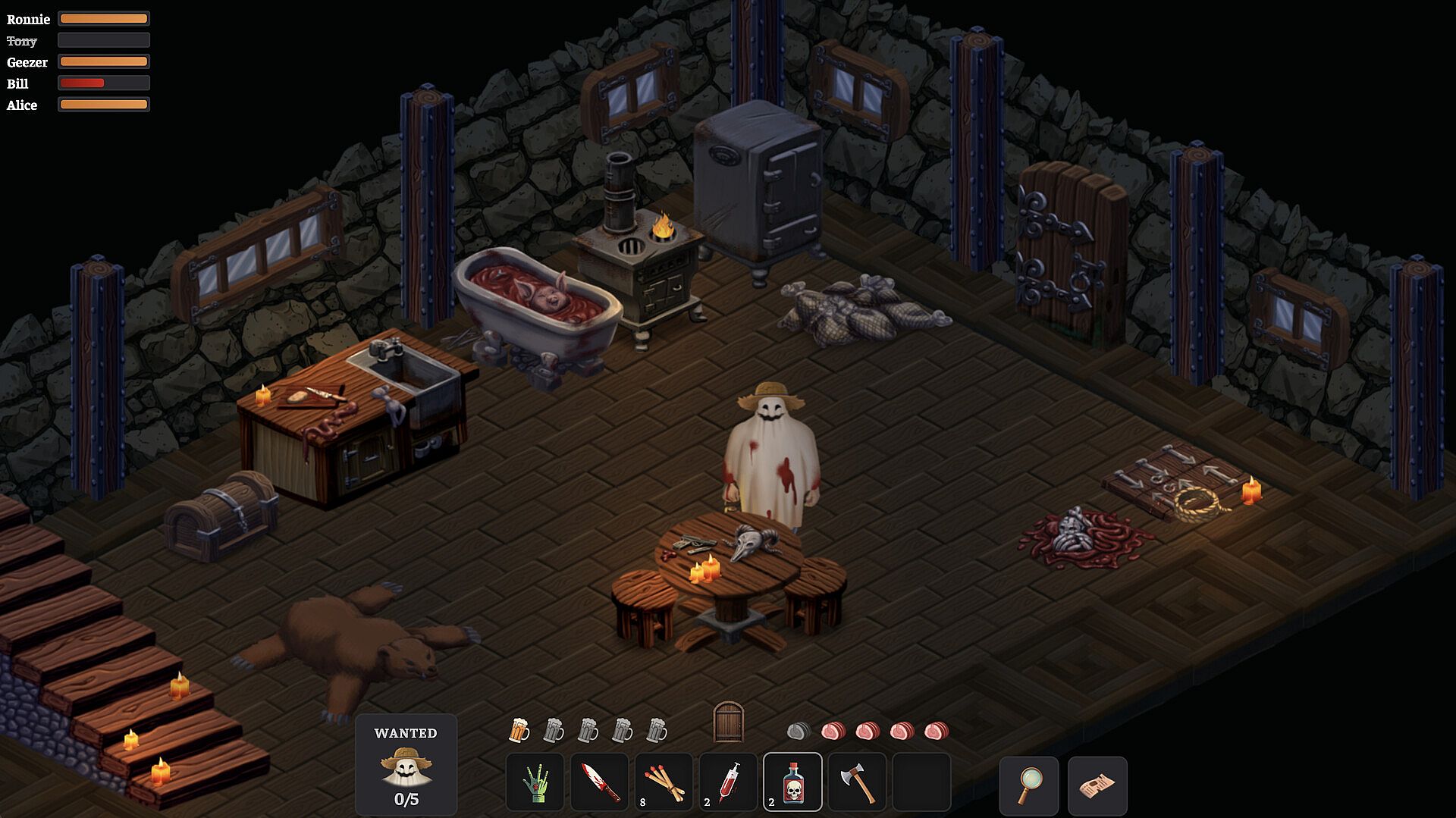Choose Bill in the party list

tap(17, 83)
